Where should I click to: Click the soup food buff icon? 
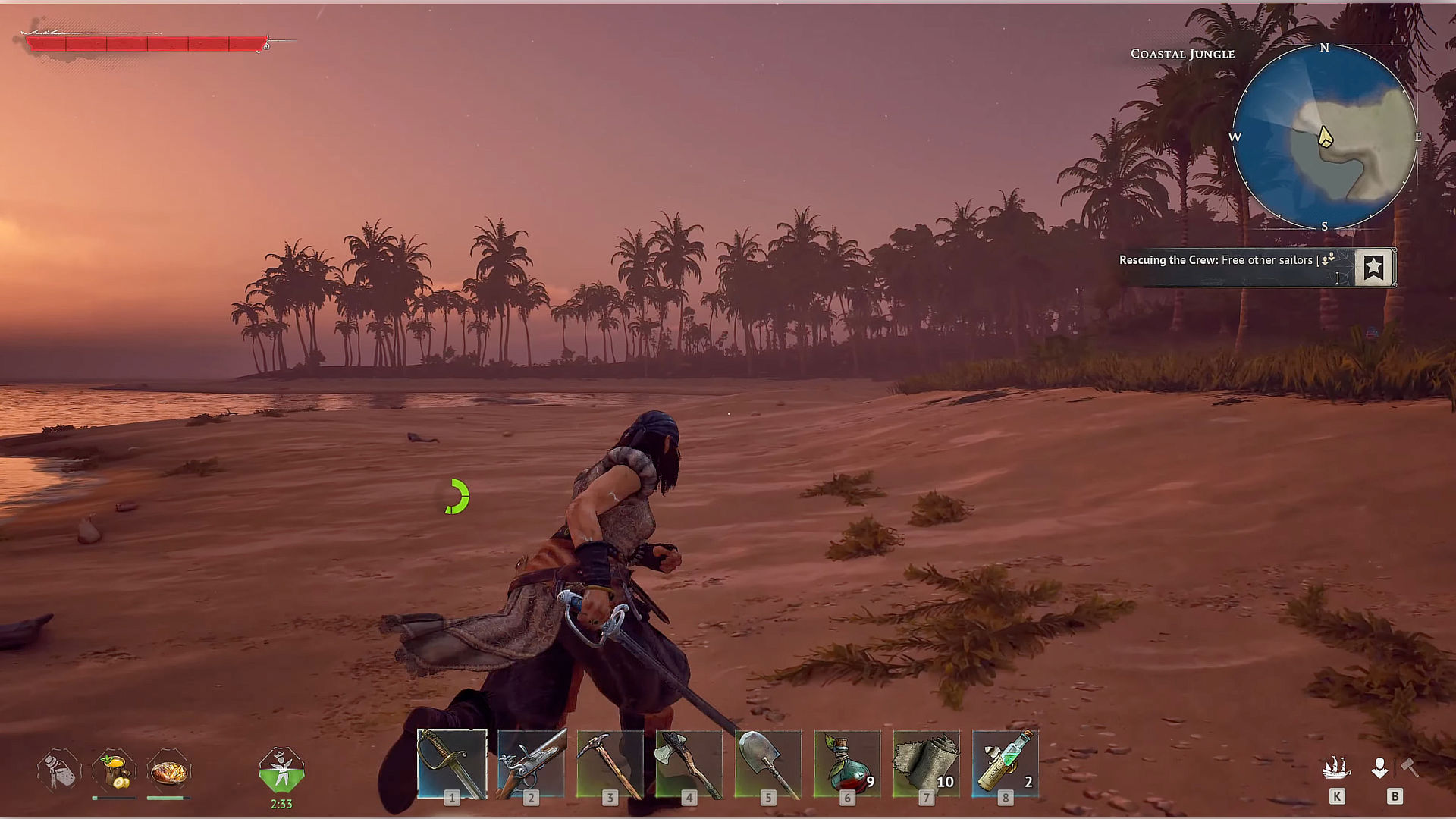(114, 770)
